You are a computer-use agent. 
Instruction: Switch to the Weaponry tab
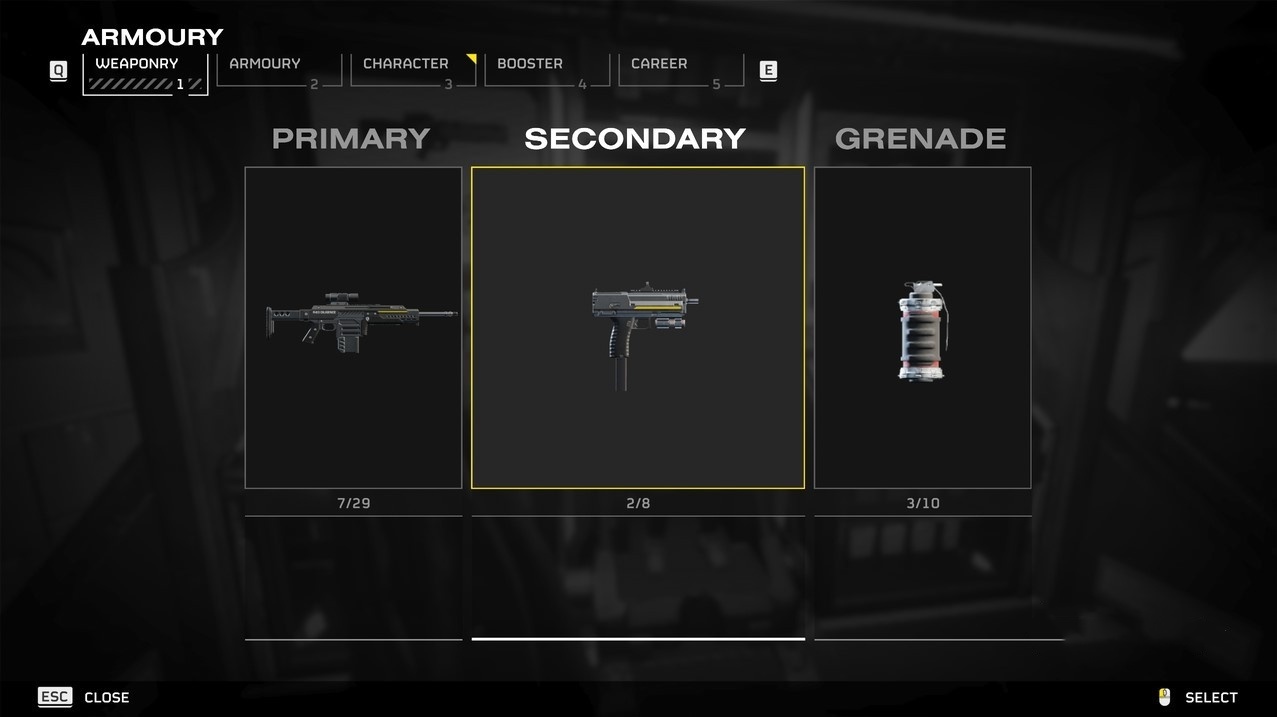[145, 73]
